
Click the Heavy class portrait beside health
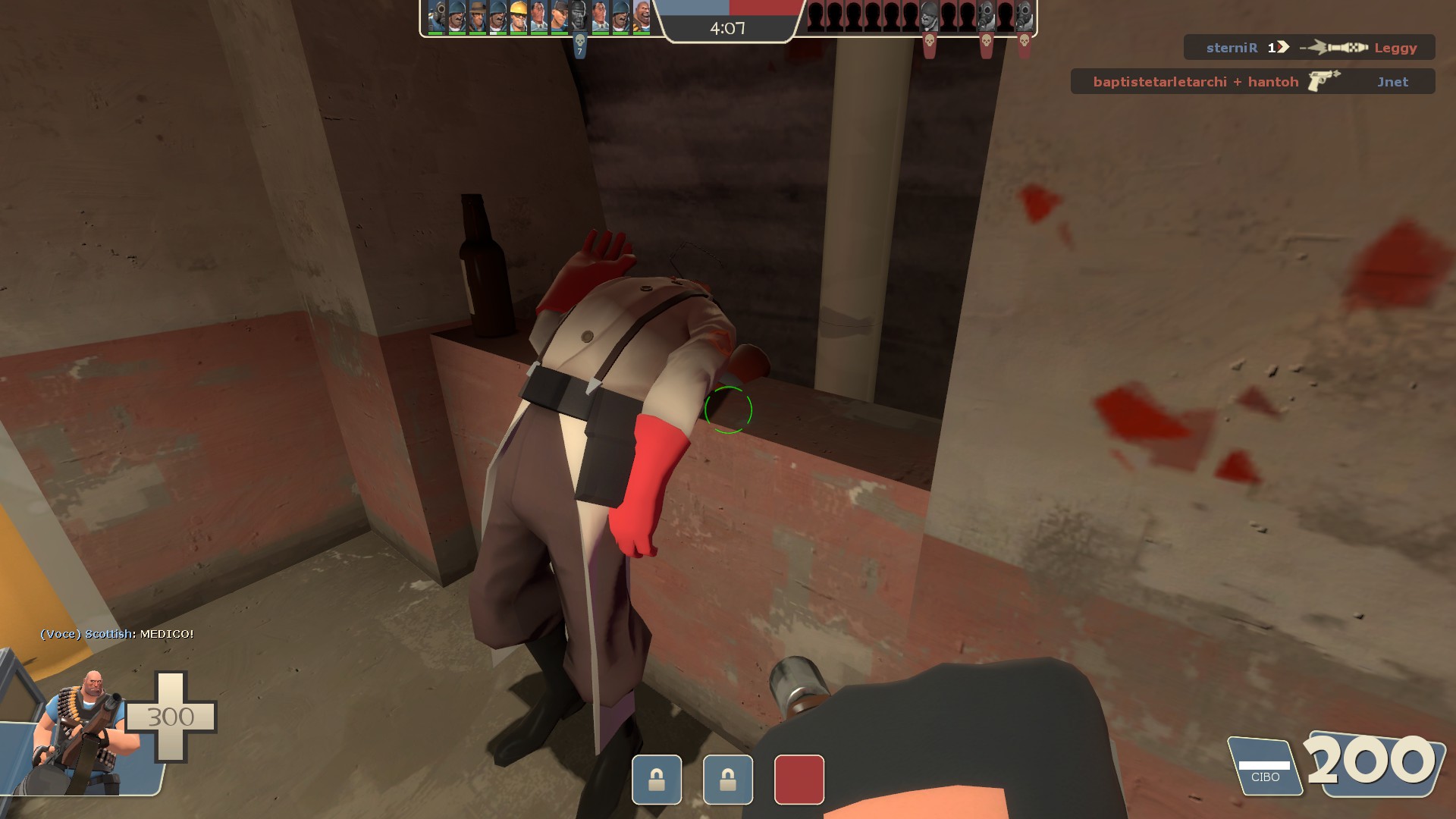[x=85, y=730]
